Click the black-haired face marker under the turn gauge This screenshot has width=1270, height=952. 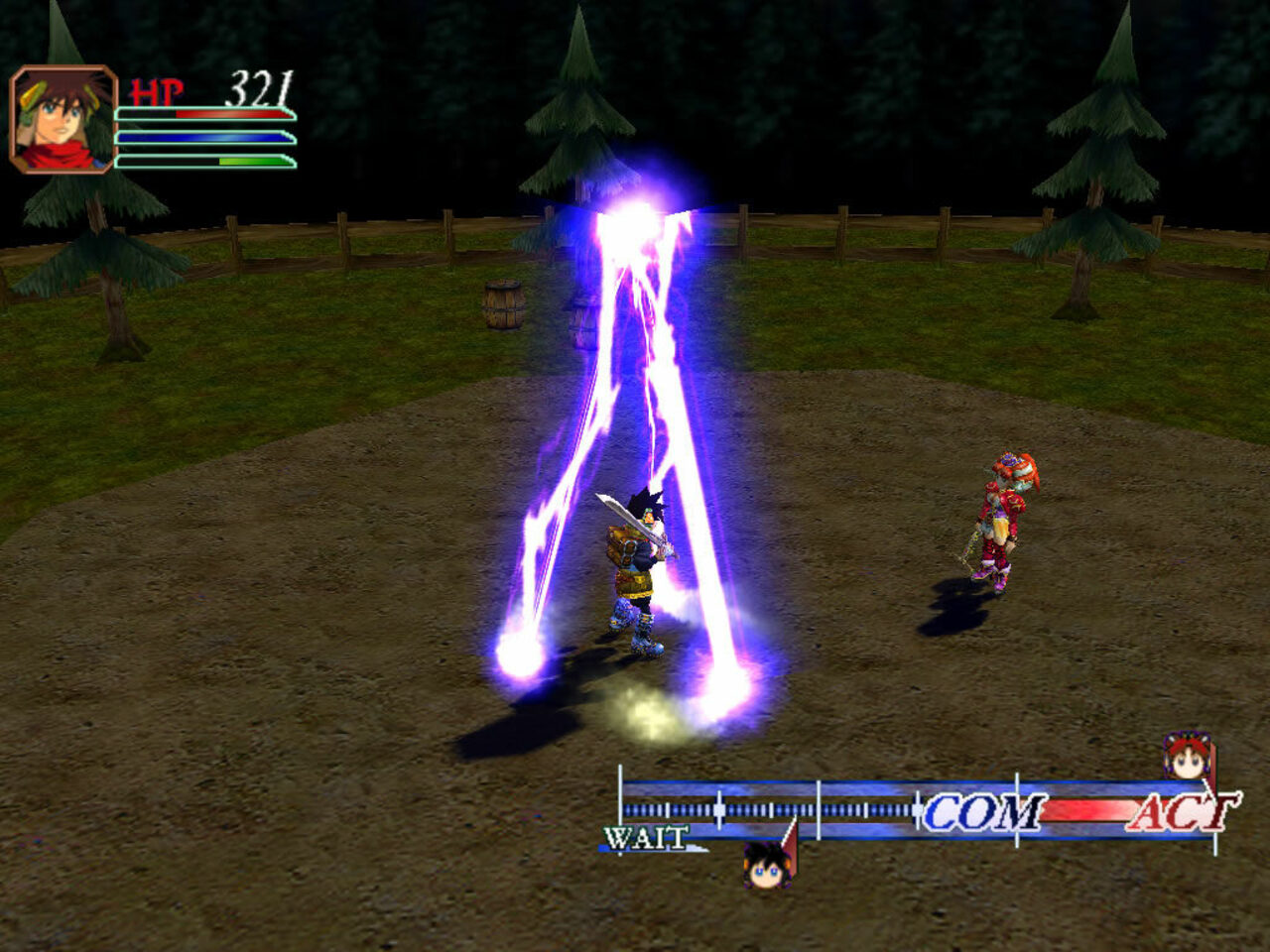tap(767, 865)
